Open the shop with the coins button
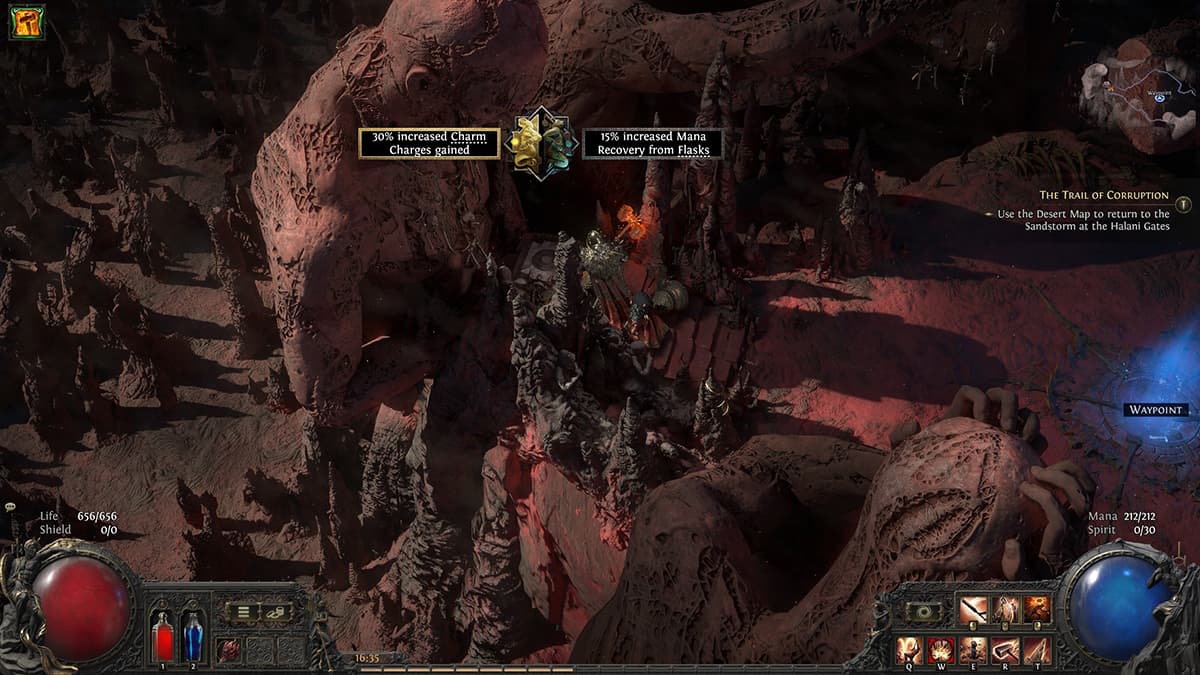This screenshot has width=1200, height=675. pyautogui.click(x=275, y=611)
